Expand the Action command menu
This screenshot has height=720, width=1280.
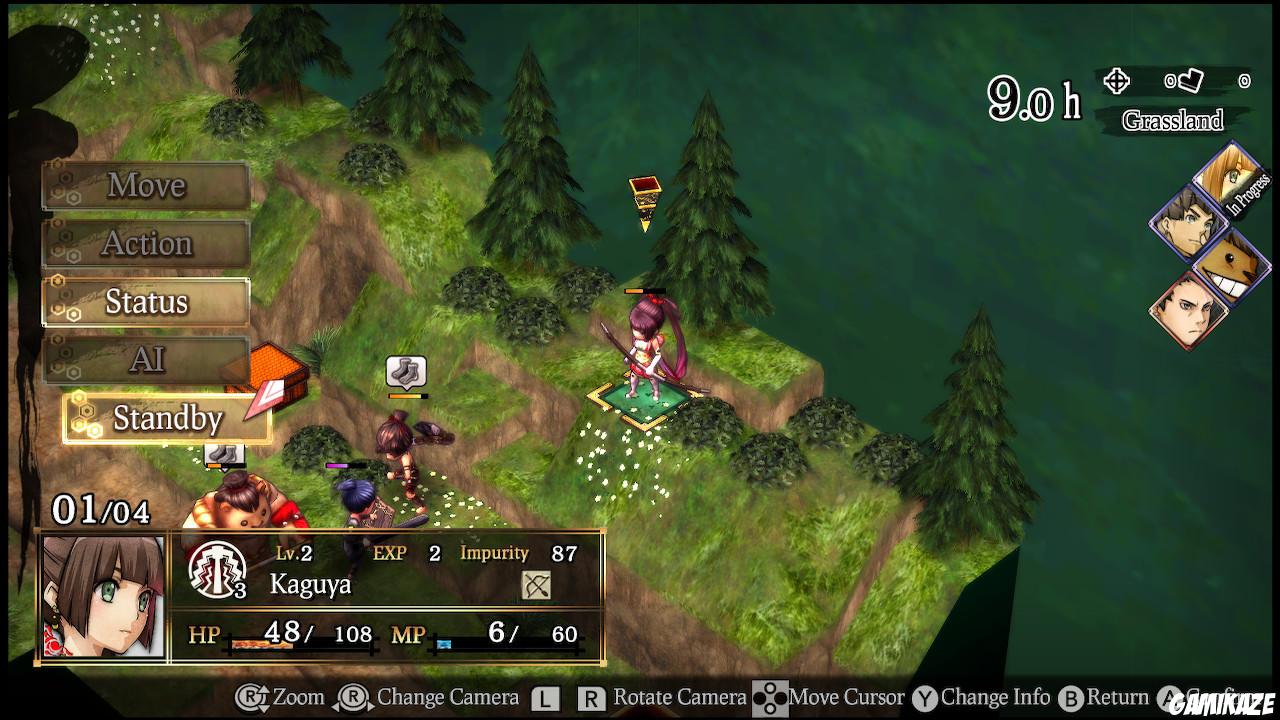coord(145,243)
